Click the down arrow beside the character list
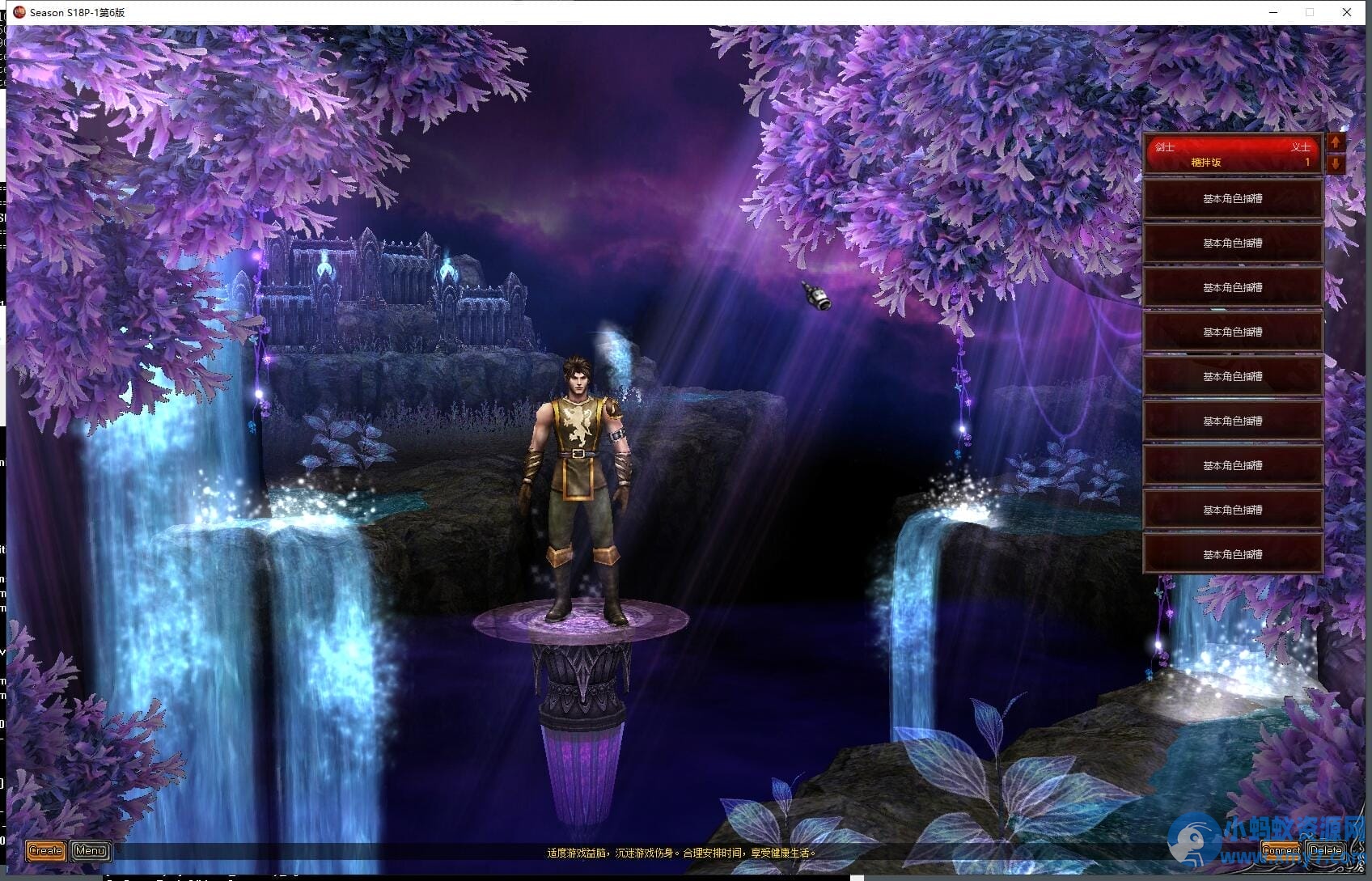This screenshot has height=881, width=1372. [1336, 164]
